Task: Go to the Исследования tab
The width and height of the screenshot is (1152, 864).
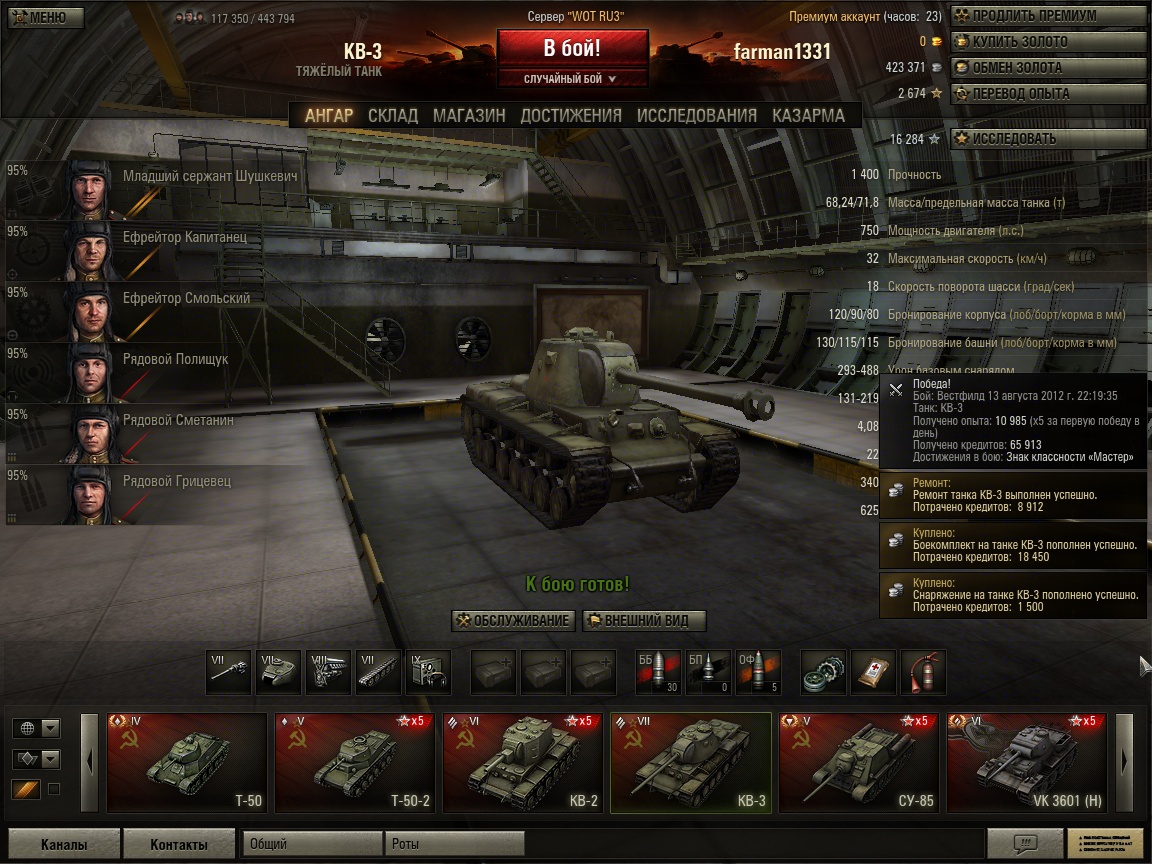Action: [697, 115]
